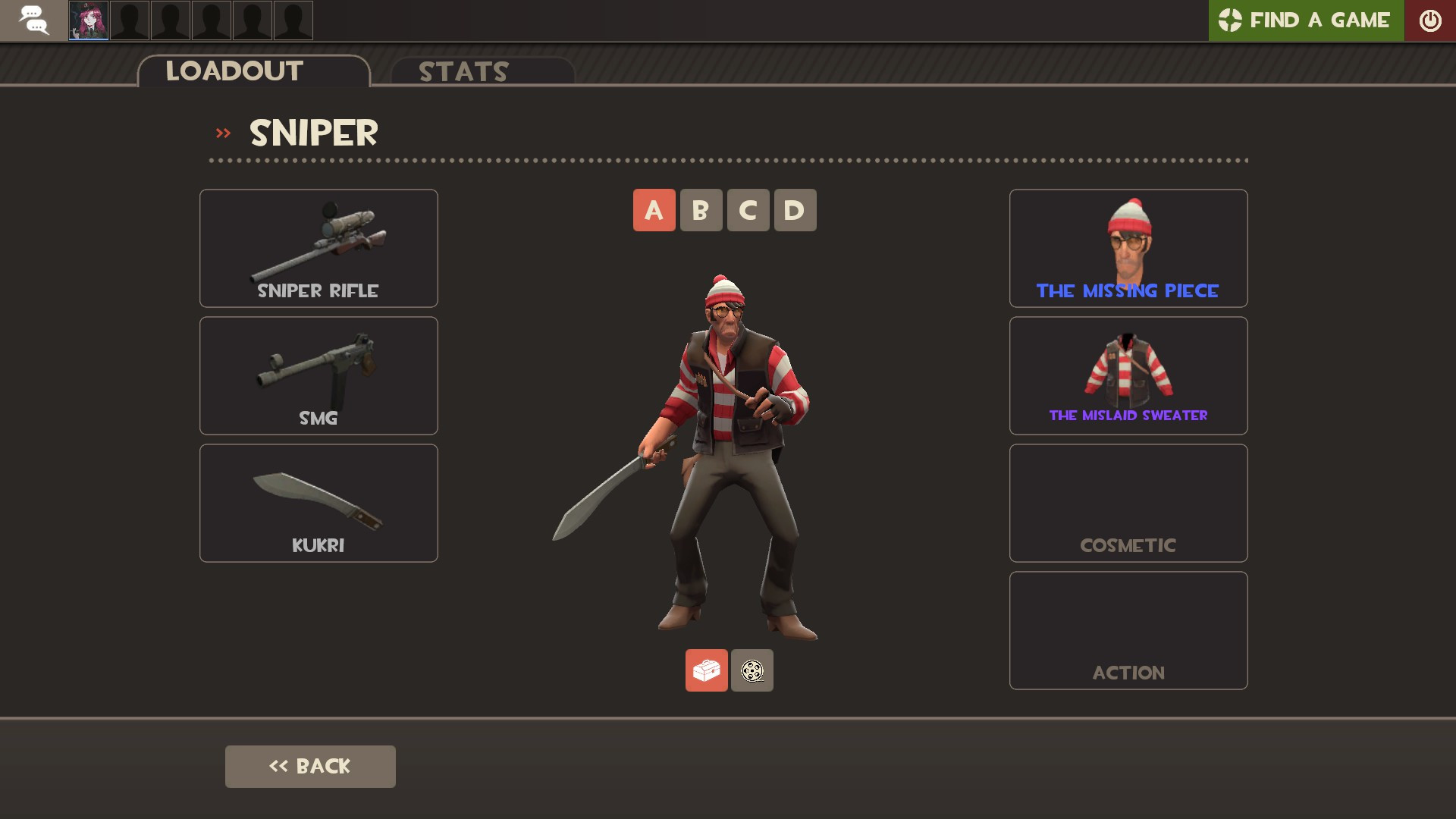Select the Kukri melee weapon slot
The height and width of the screenshot is (819, 1456).
click(318, 502)
